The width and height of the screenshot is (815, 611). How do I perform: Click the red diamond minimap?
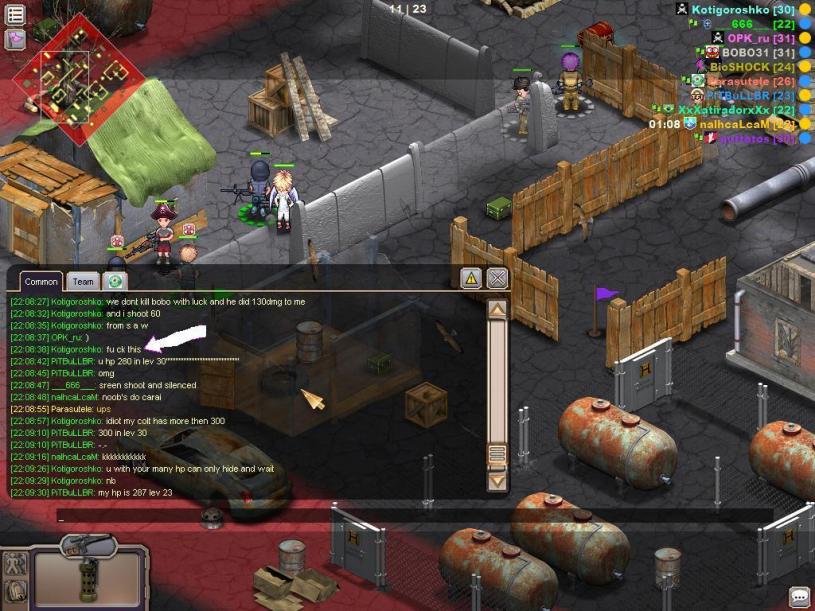click(x=70, y=80)
